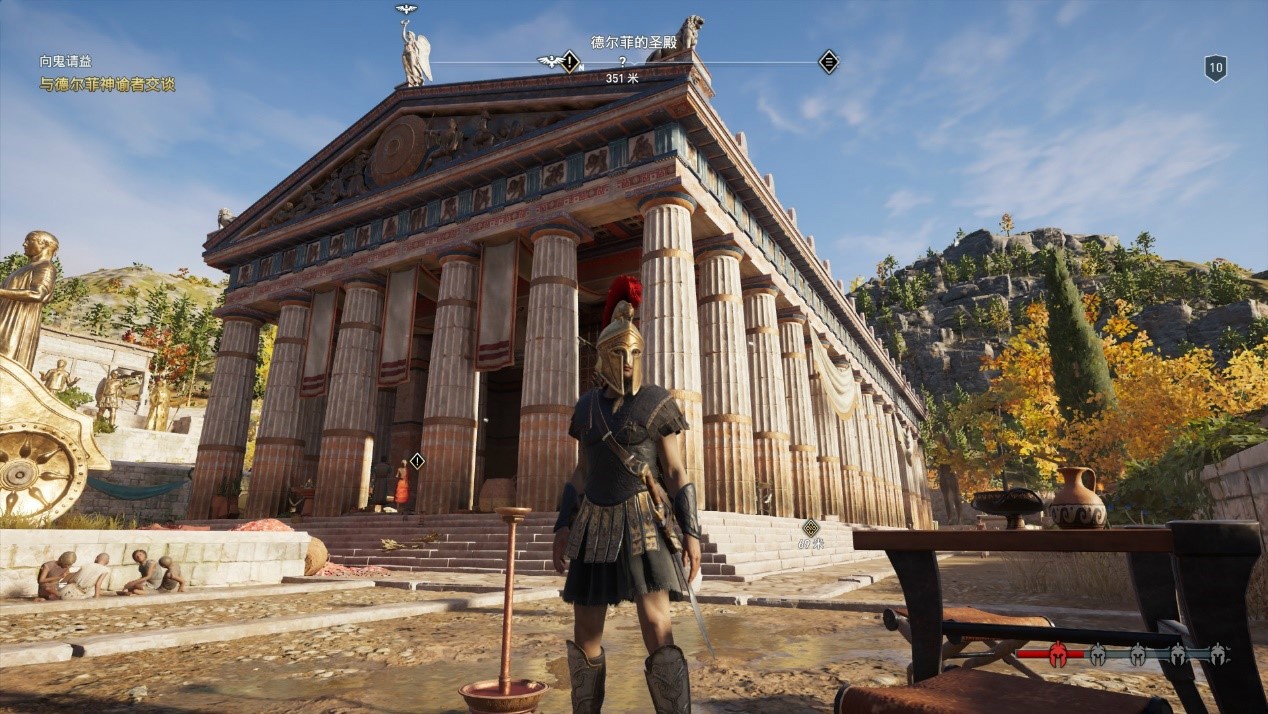This screenshot has width=1268, height=714.
Task: Click the level 10 shield badge
Action: click(1215, 68)
